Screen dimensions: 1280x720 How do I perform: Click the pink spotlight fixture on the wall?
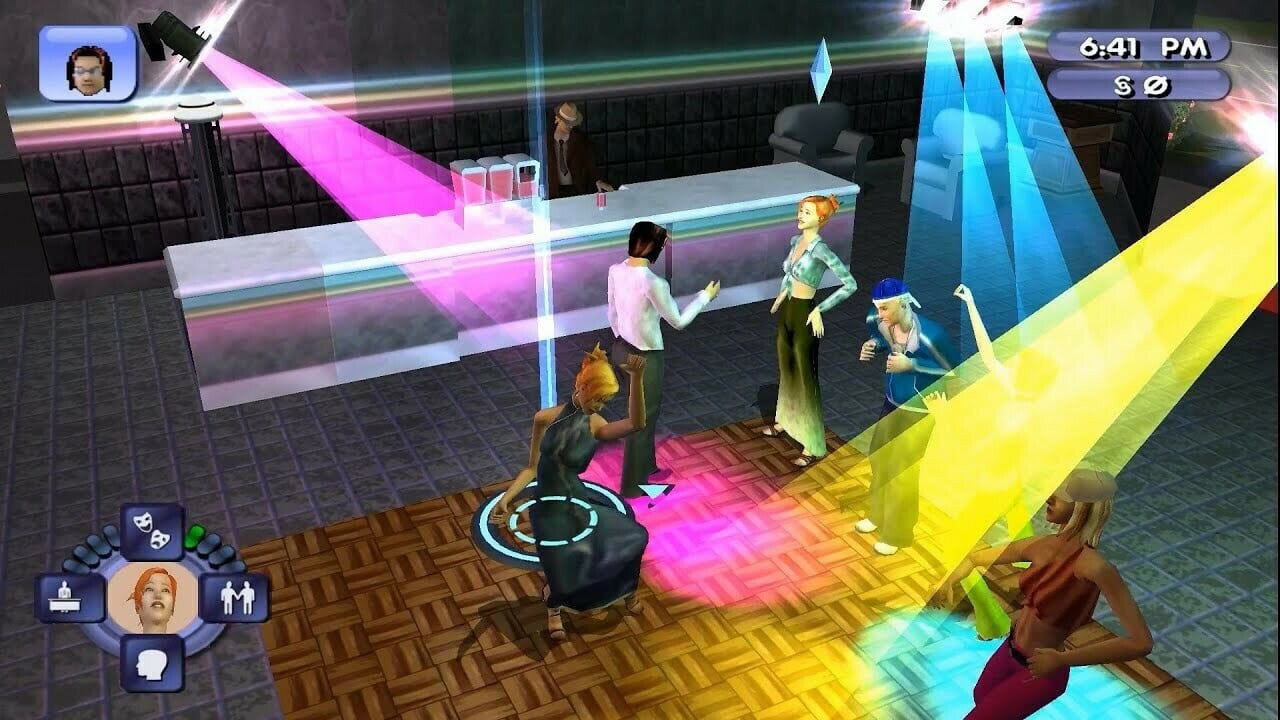pyautogui.click(x=175, y=35)
